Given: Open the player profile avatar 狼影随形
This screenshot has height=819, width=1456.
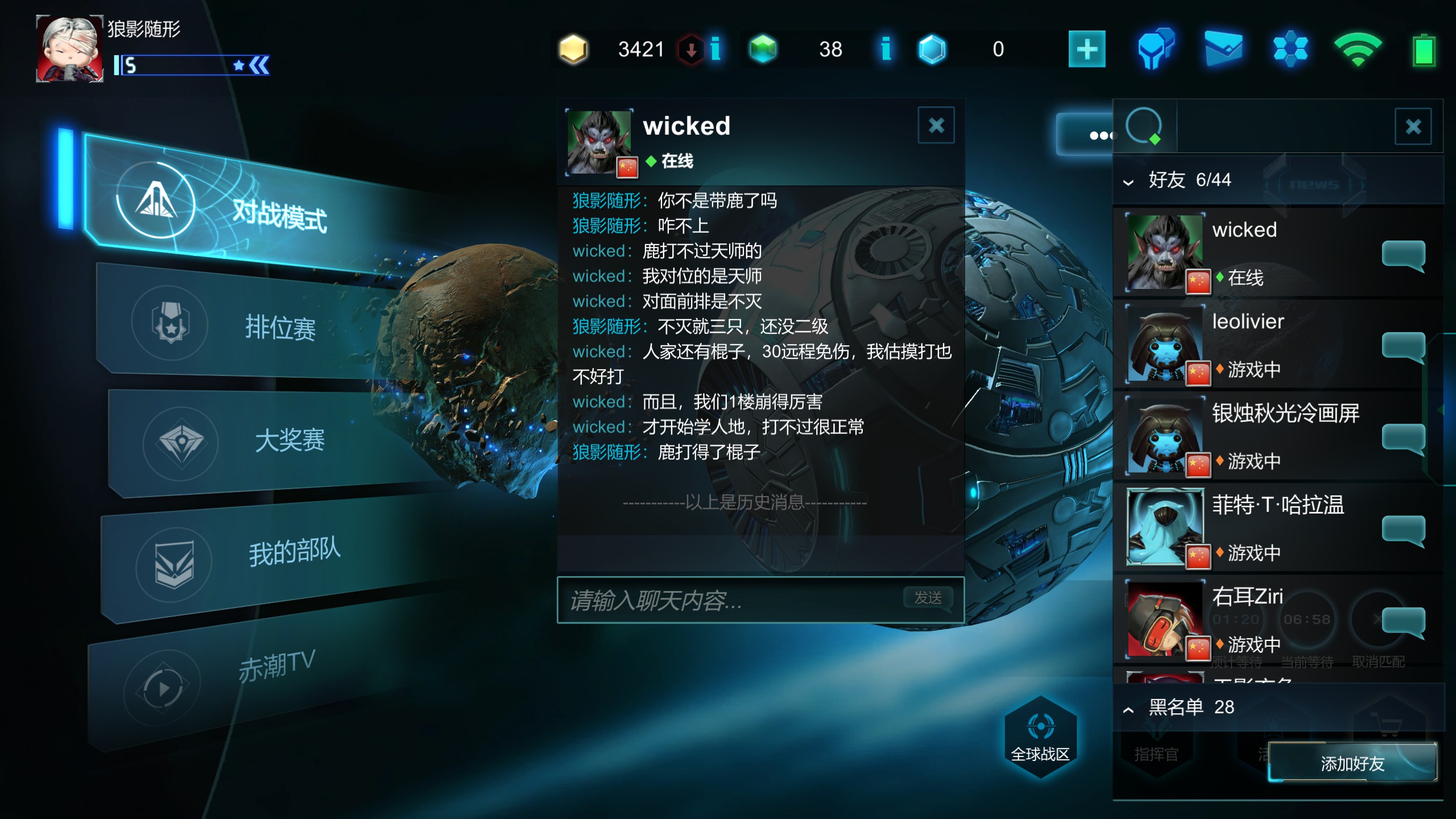Looking at the screenshot, I should pyautogui.click(x=70, y=49).
